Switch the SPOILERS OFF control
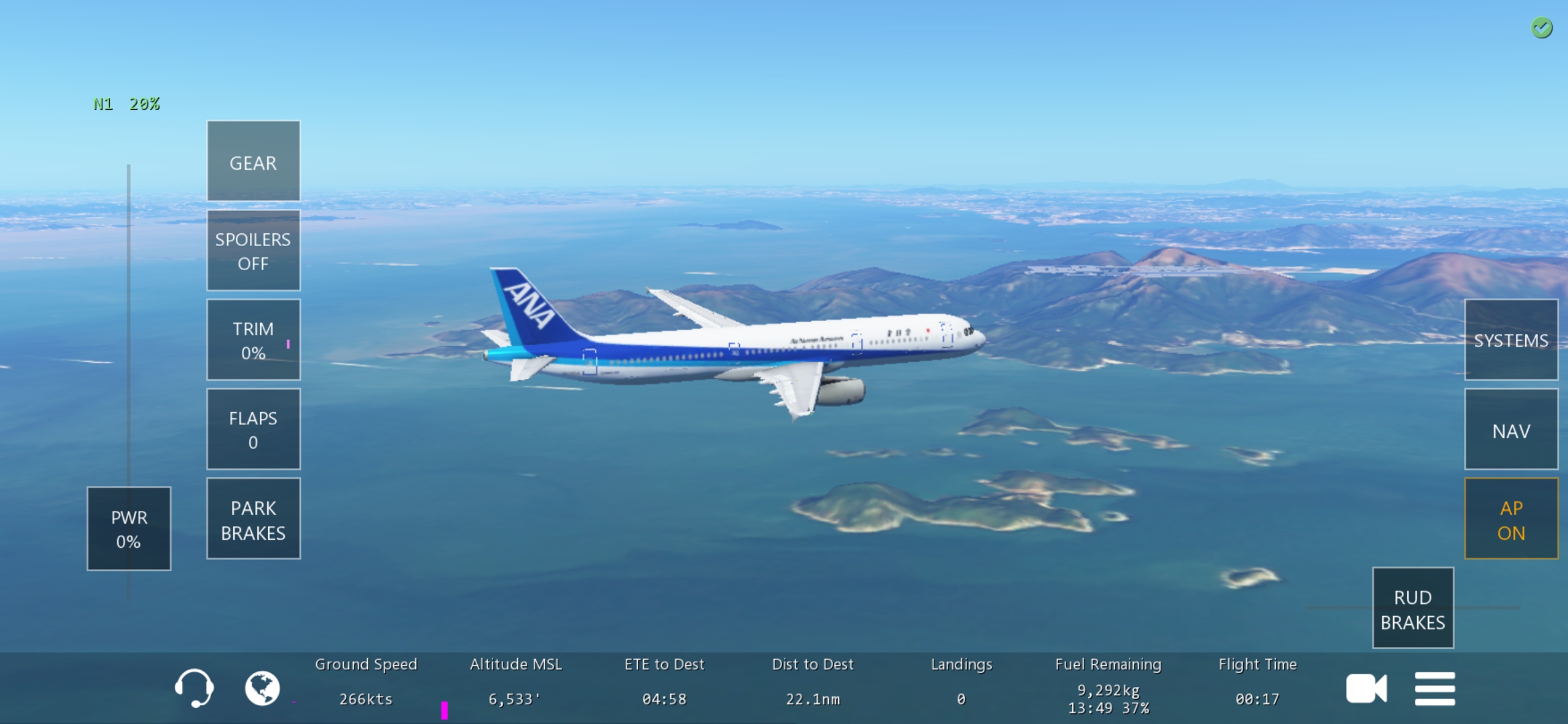 [x=253, y=251]
